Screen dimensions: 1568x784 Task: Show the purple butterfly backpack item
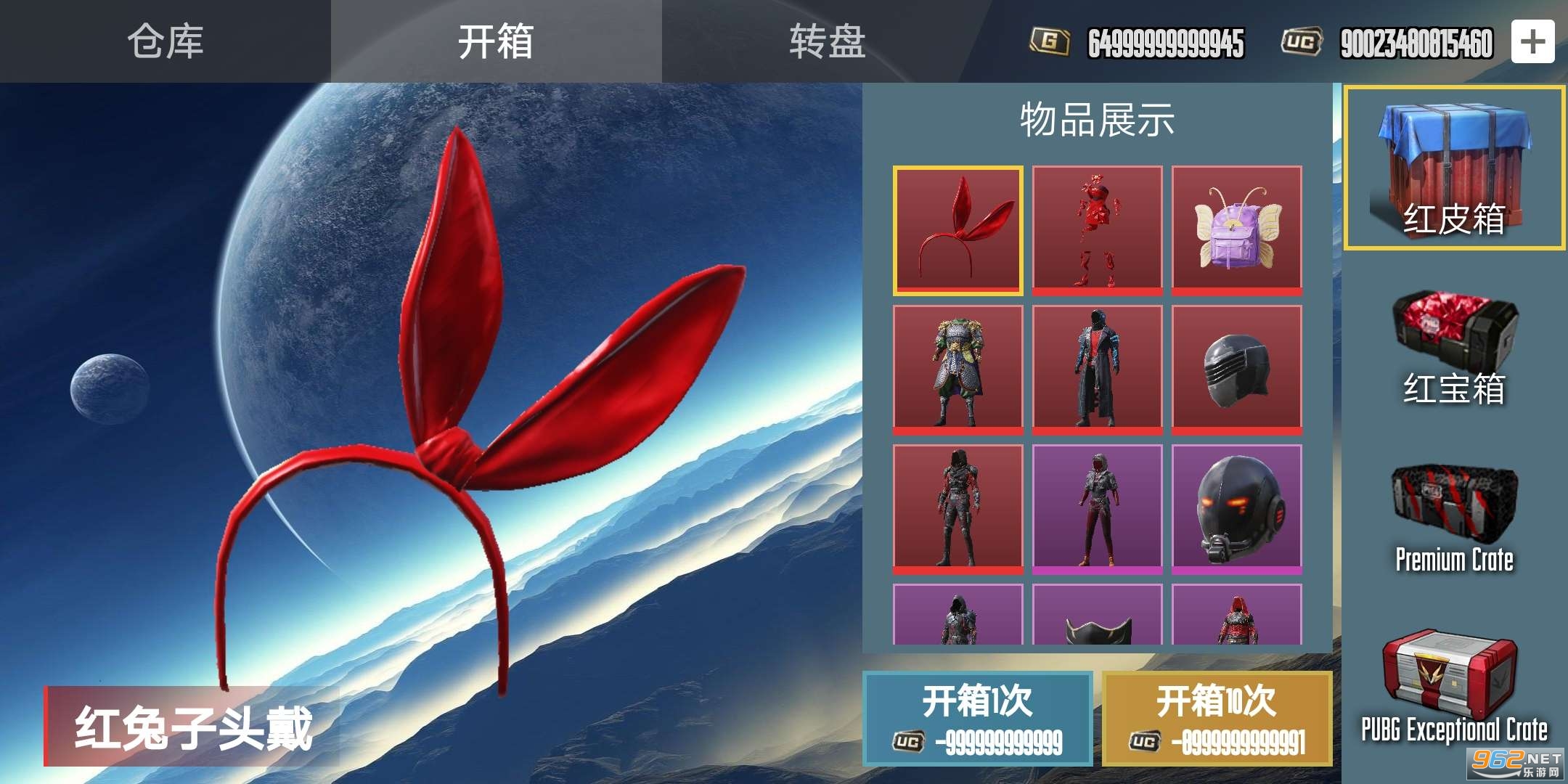[1236, 230]
